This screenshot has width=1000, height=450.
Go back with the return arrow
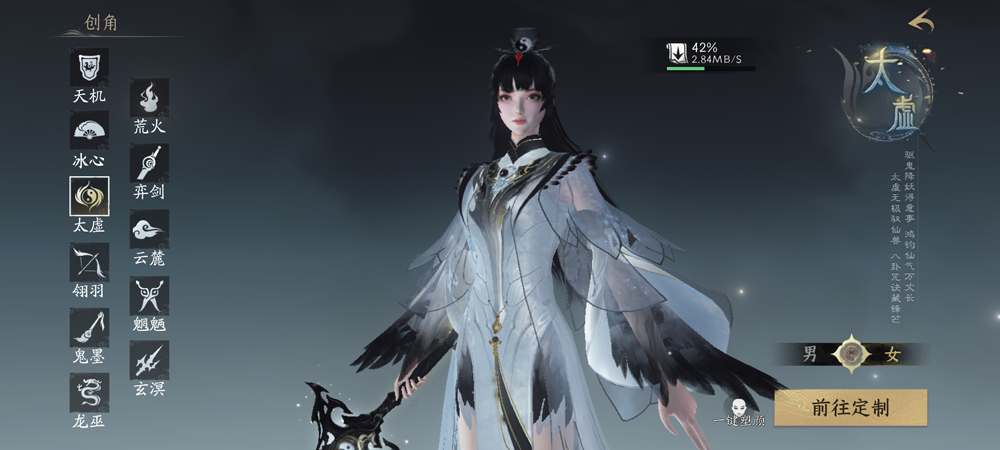(x=920, y=21)
